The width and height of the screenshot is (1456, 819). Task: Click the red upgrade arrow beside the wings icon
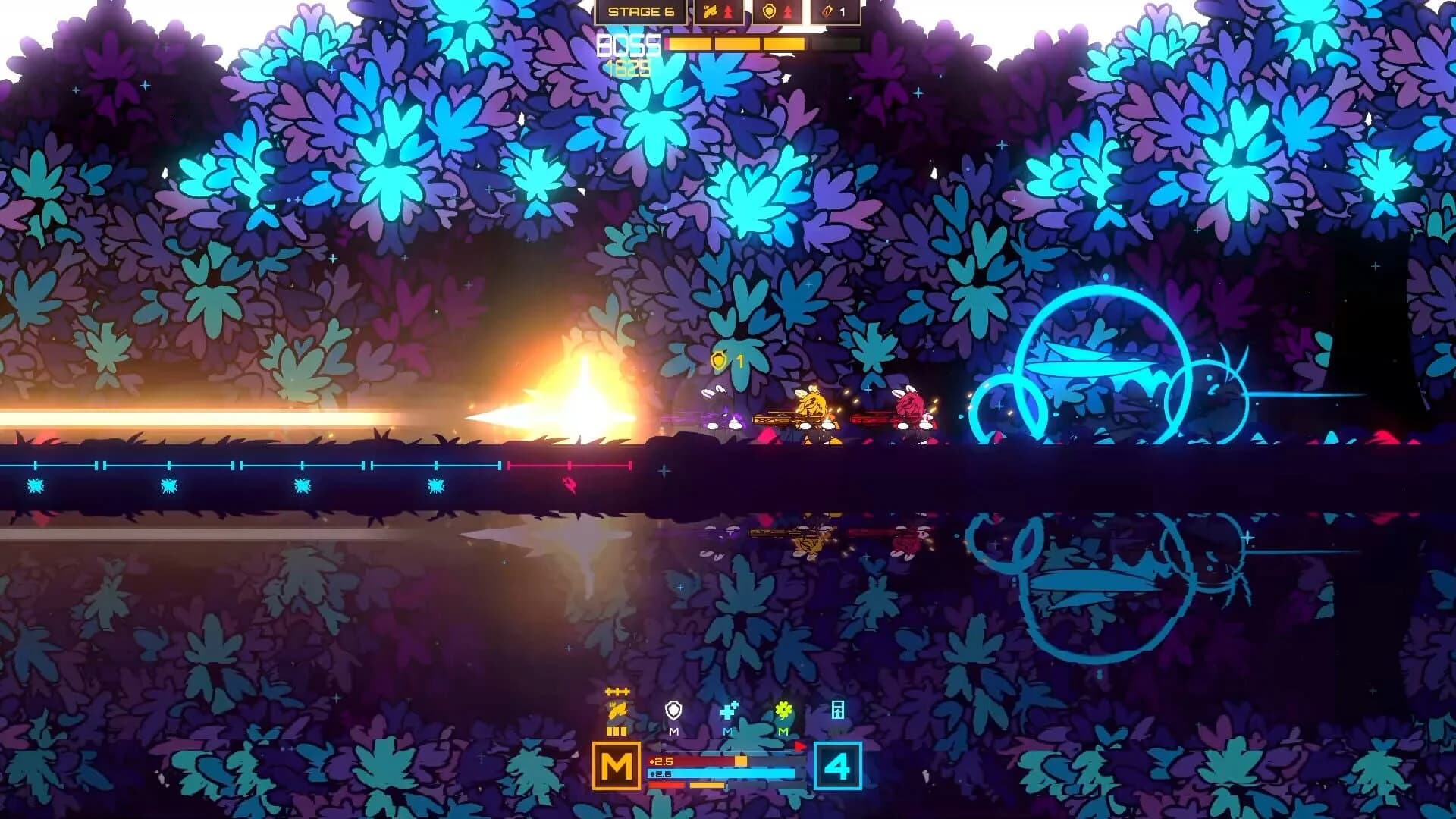point(730,11)
